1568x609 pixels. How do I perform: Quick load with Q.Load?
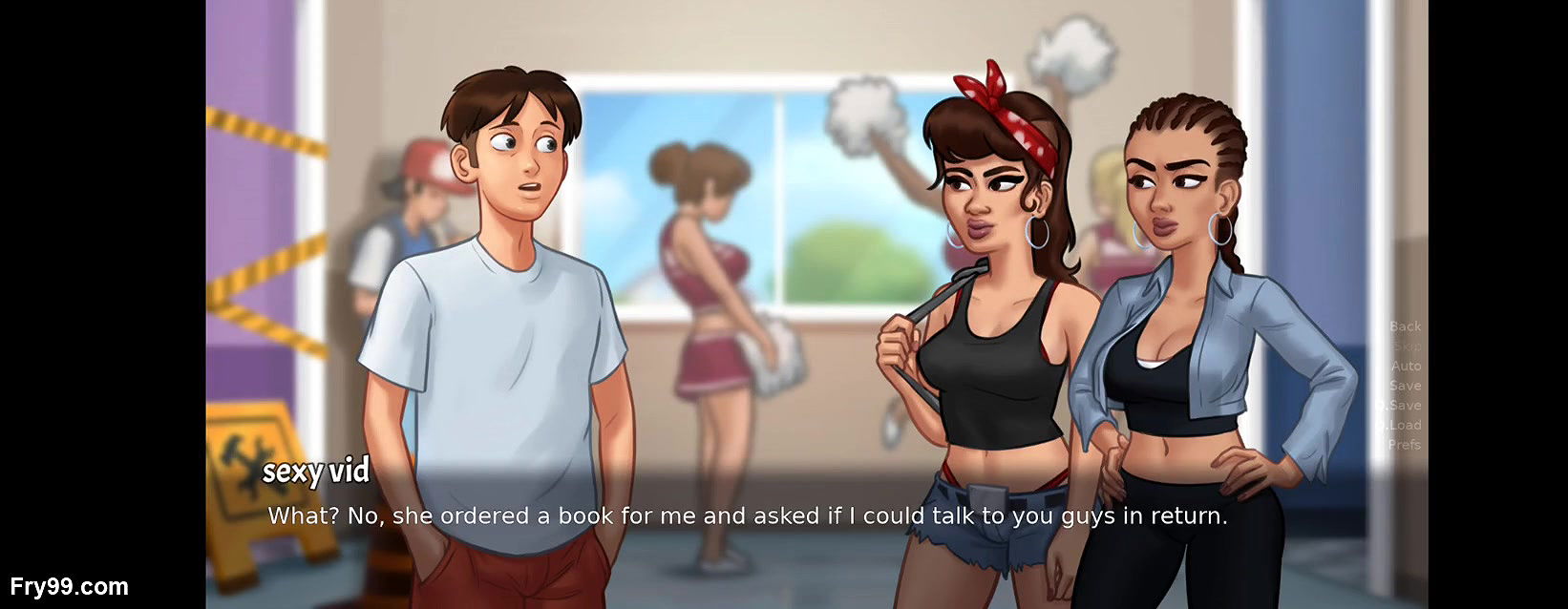pos(1401,425)
